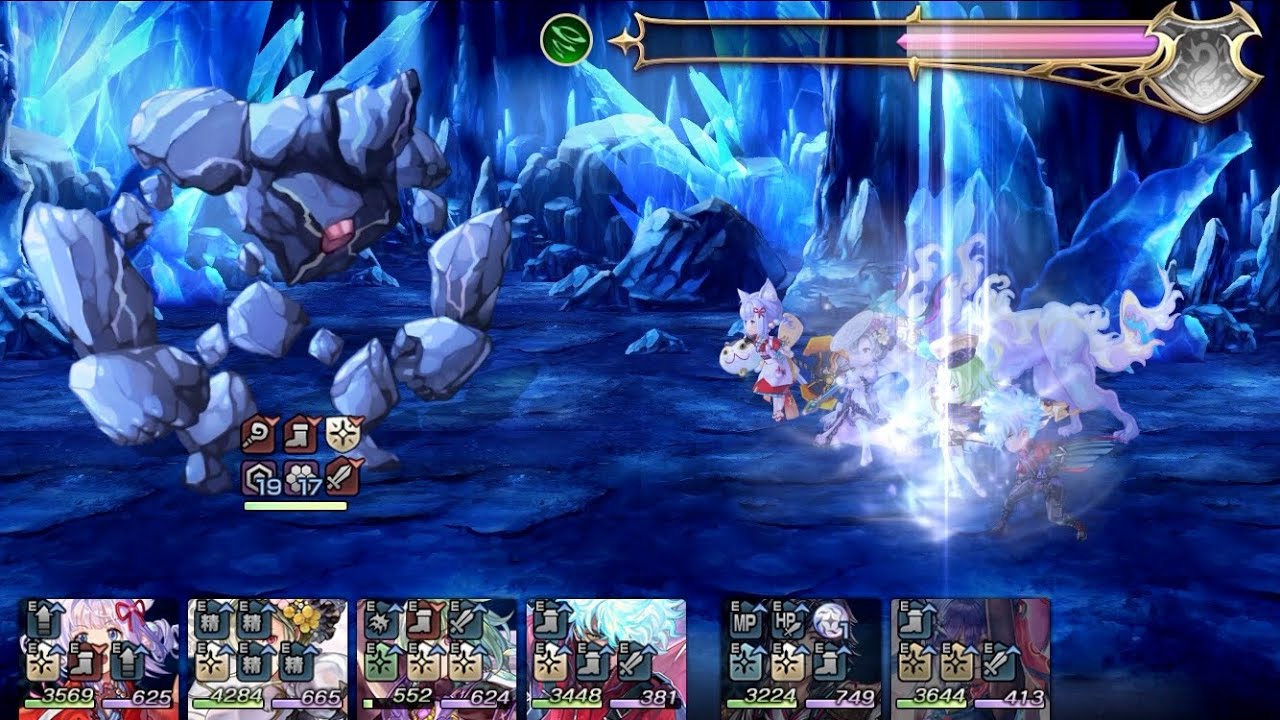The width and height of the screenshot is (1280, 720).
Task: Choose the party card with 3644 HP
Action: 970,654
